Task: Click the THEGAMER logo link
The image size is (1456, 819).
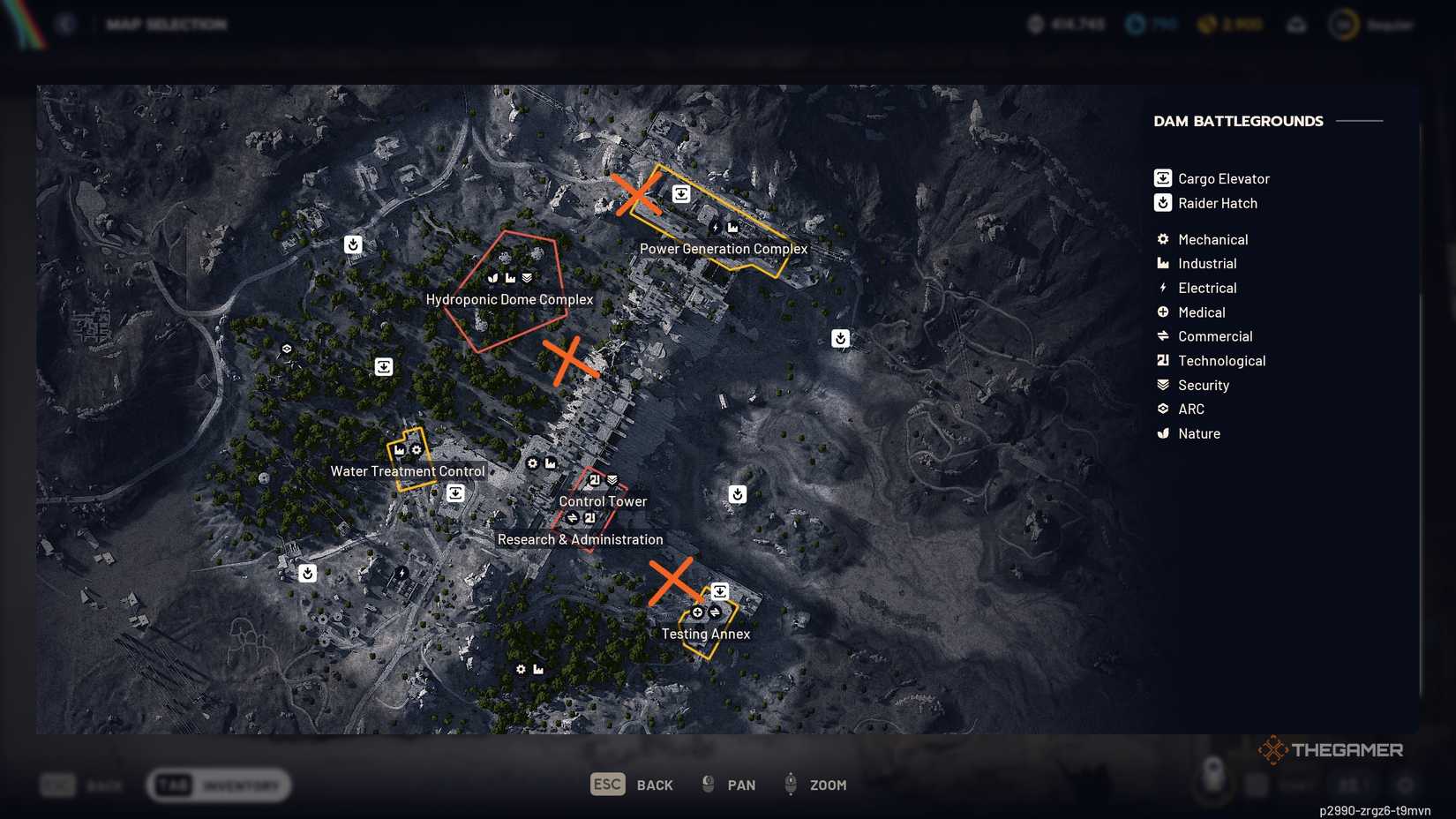Action: tap(1332, 749)
